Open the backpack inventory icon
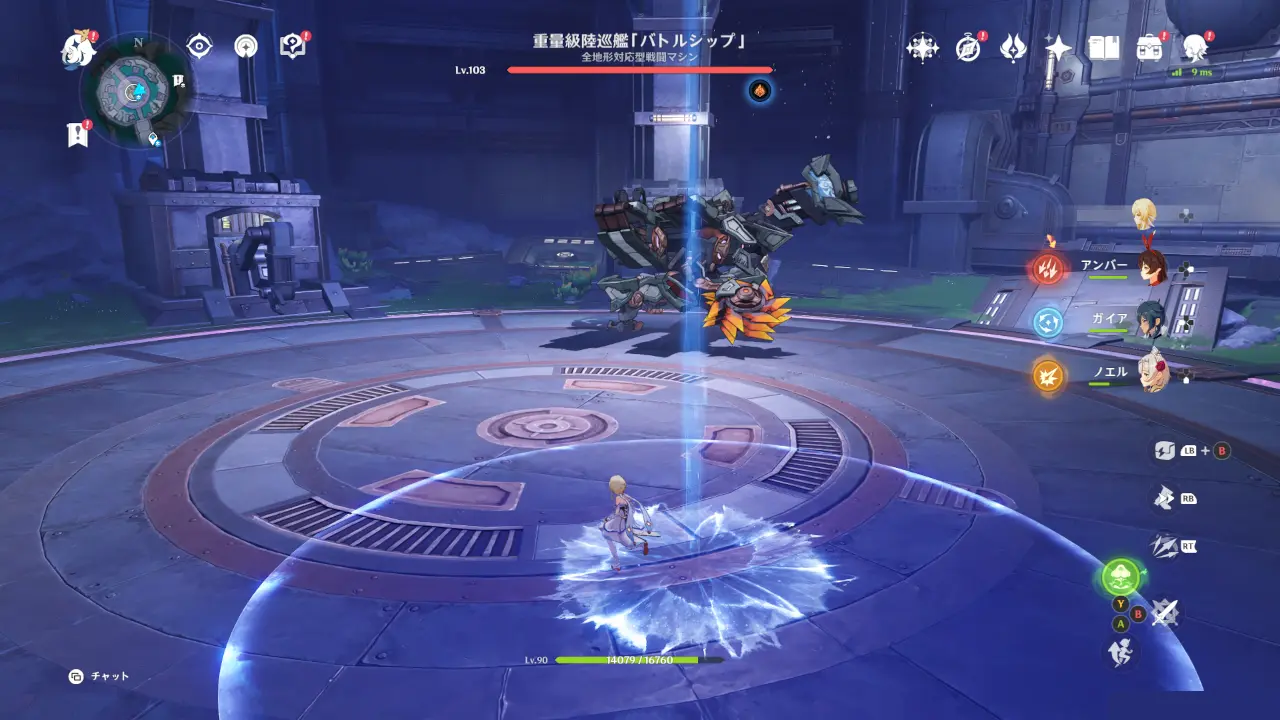This screenshot has width=1280, height=720. [x=1149, y=47]
